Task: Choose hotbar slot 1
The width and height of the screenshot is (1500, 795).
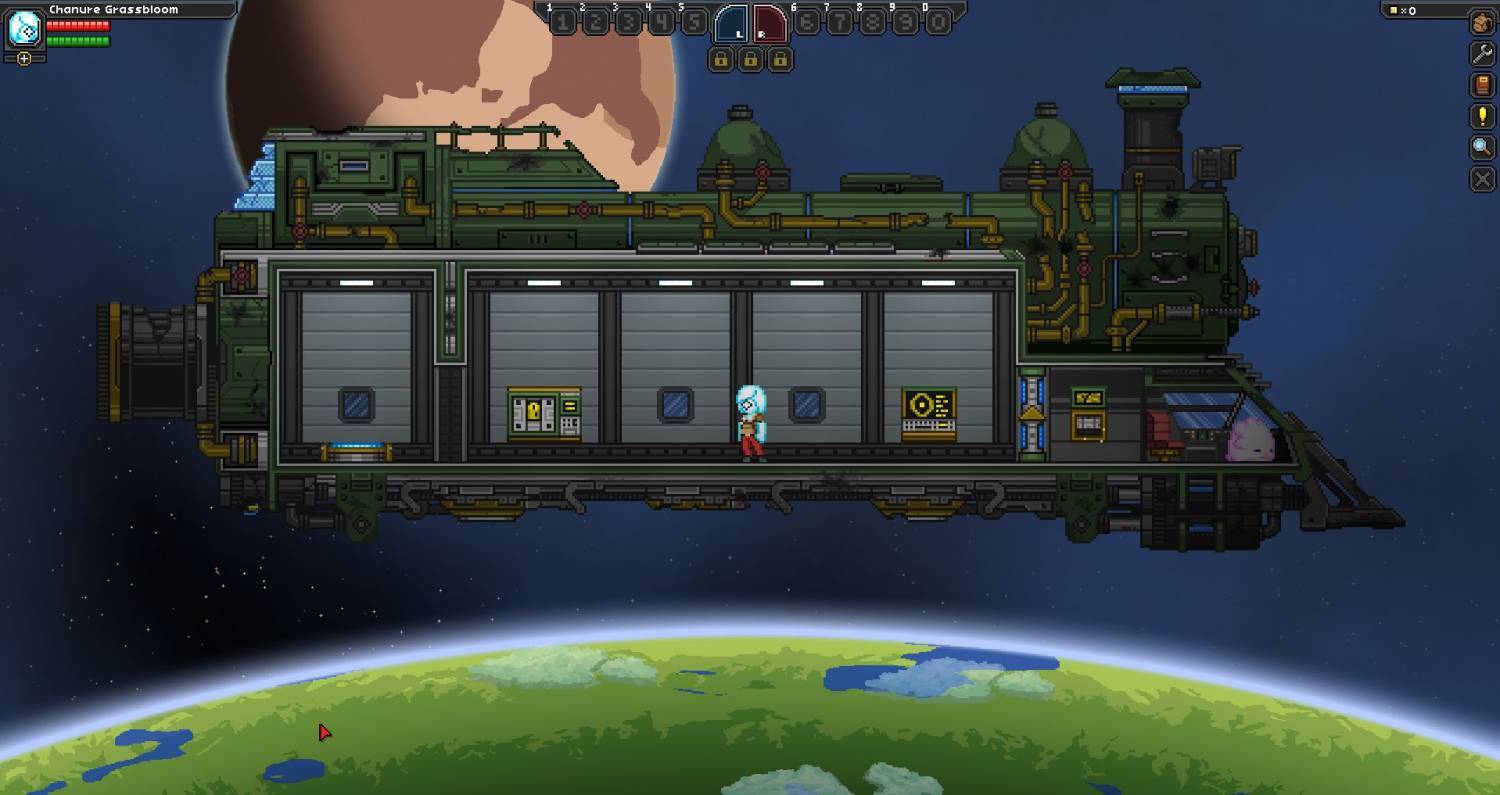Action: click(x=563, y=22)
